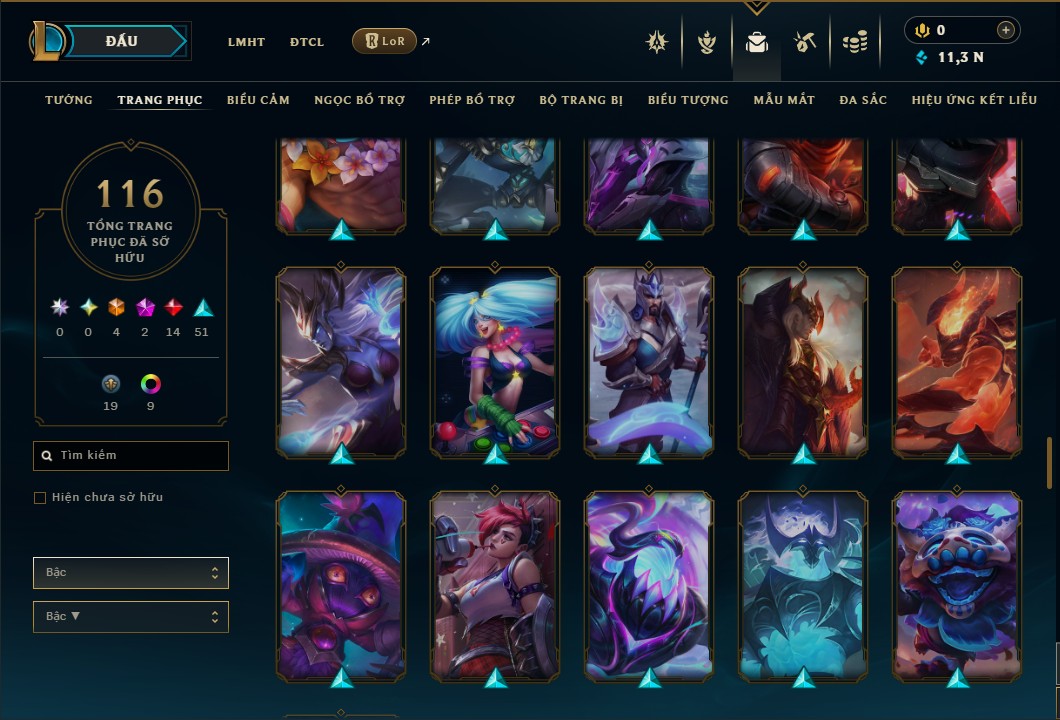1060x720 pixels.
Task: Open the first Bậc dropdown
Action: point(131,573)
